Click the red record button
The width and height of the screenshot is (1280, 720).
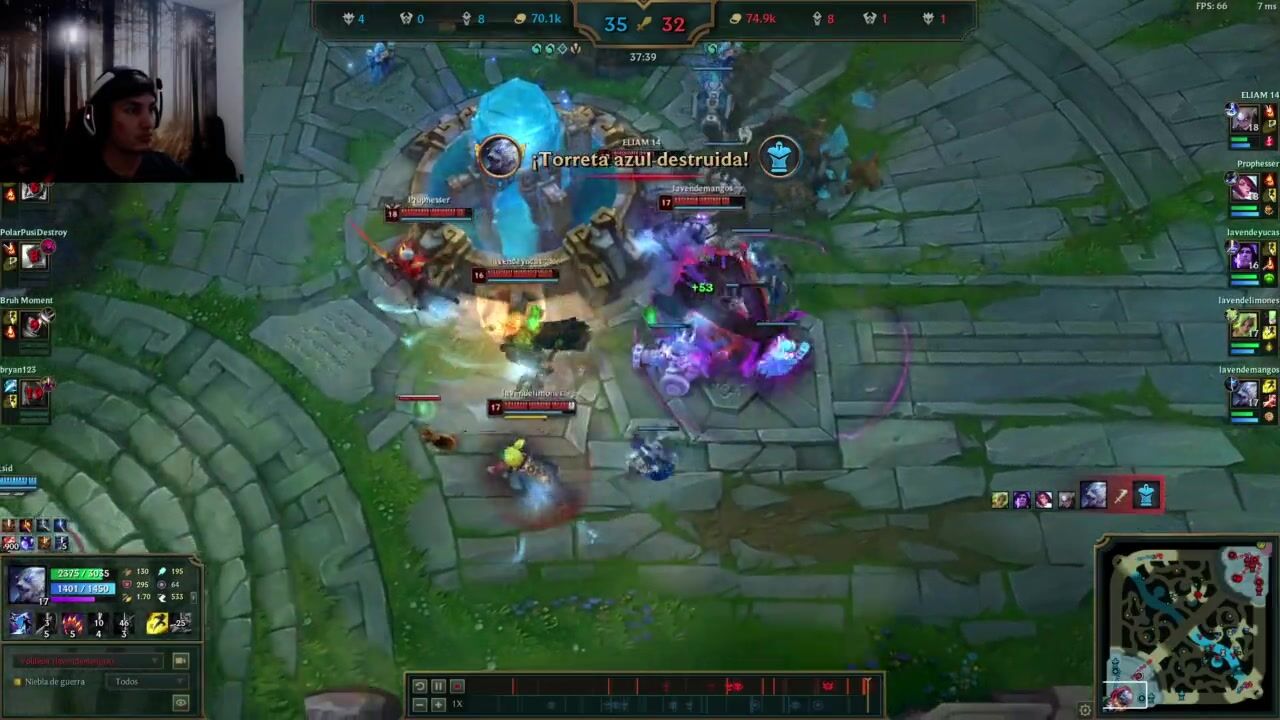[x=457, y=686]
